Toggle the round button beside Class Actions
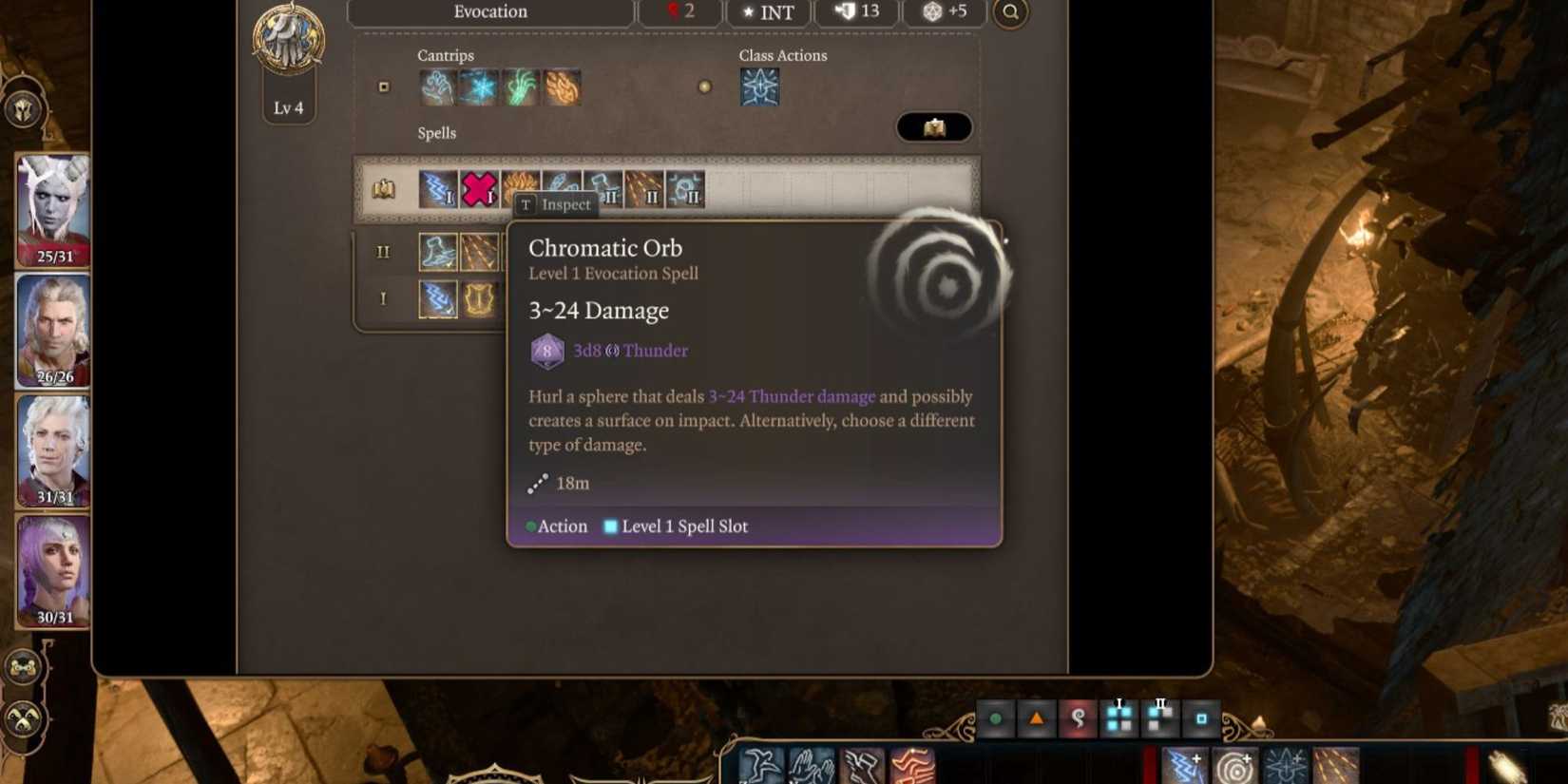Image resolution: width=1568 pixels, height=784 pixels. click(705, 87)
